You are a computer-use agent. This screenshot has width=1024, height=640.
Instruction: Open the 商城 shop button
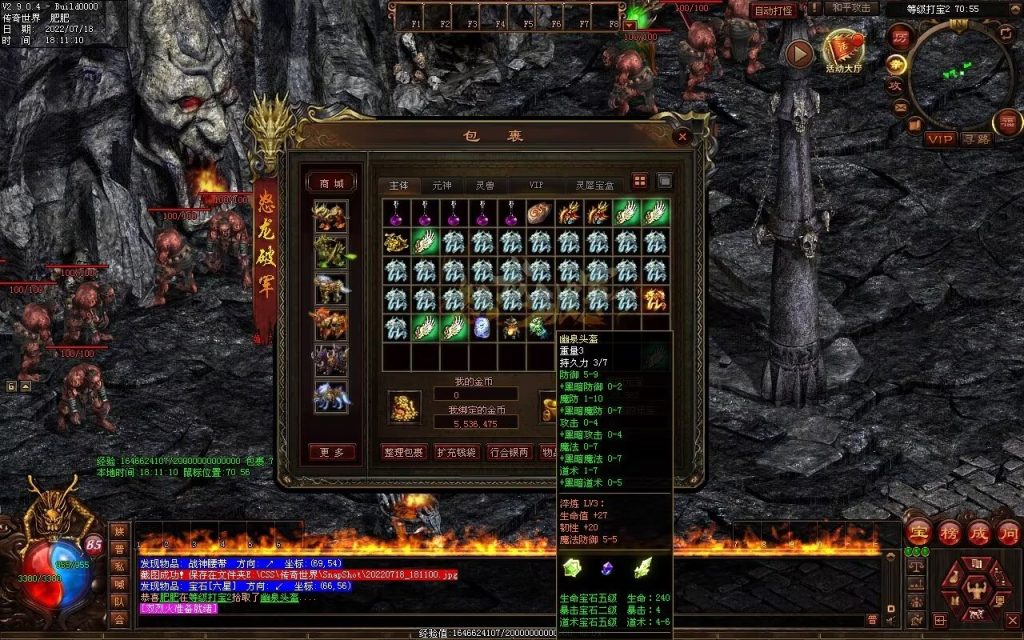[x=331, y=183]
